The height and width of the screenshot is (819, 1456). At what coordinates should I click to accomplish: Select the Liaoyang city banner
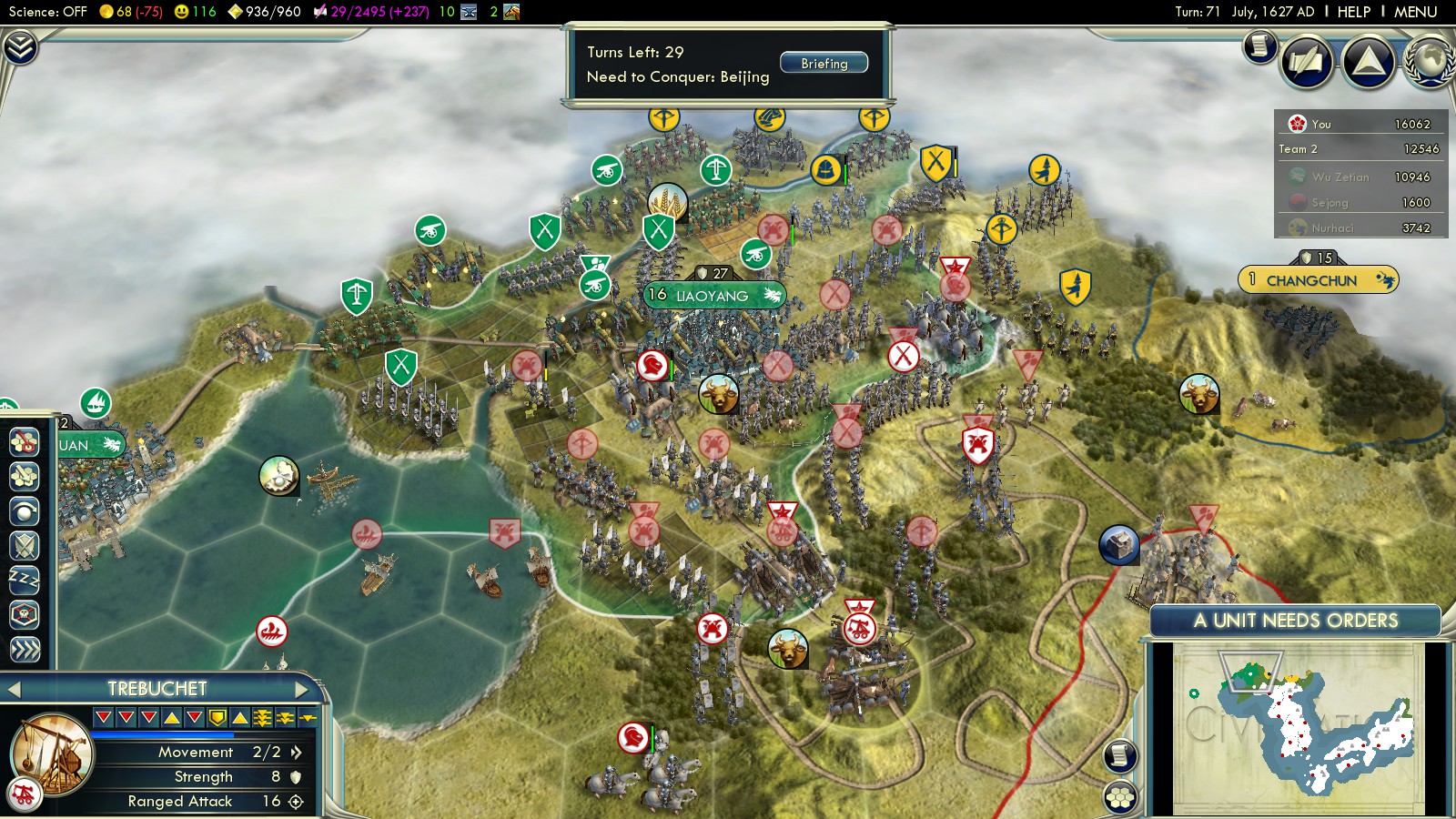click(x=713, y=296)
